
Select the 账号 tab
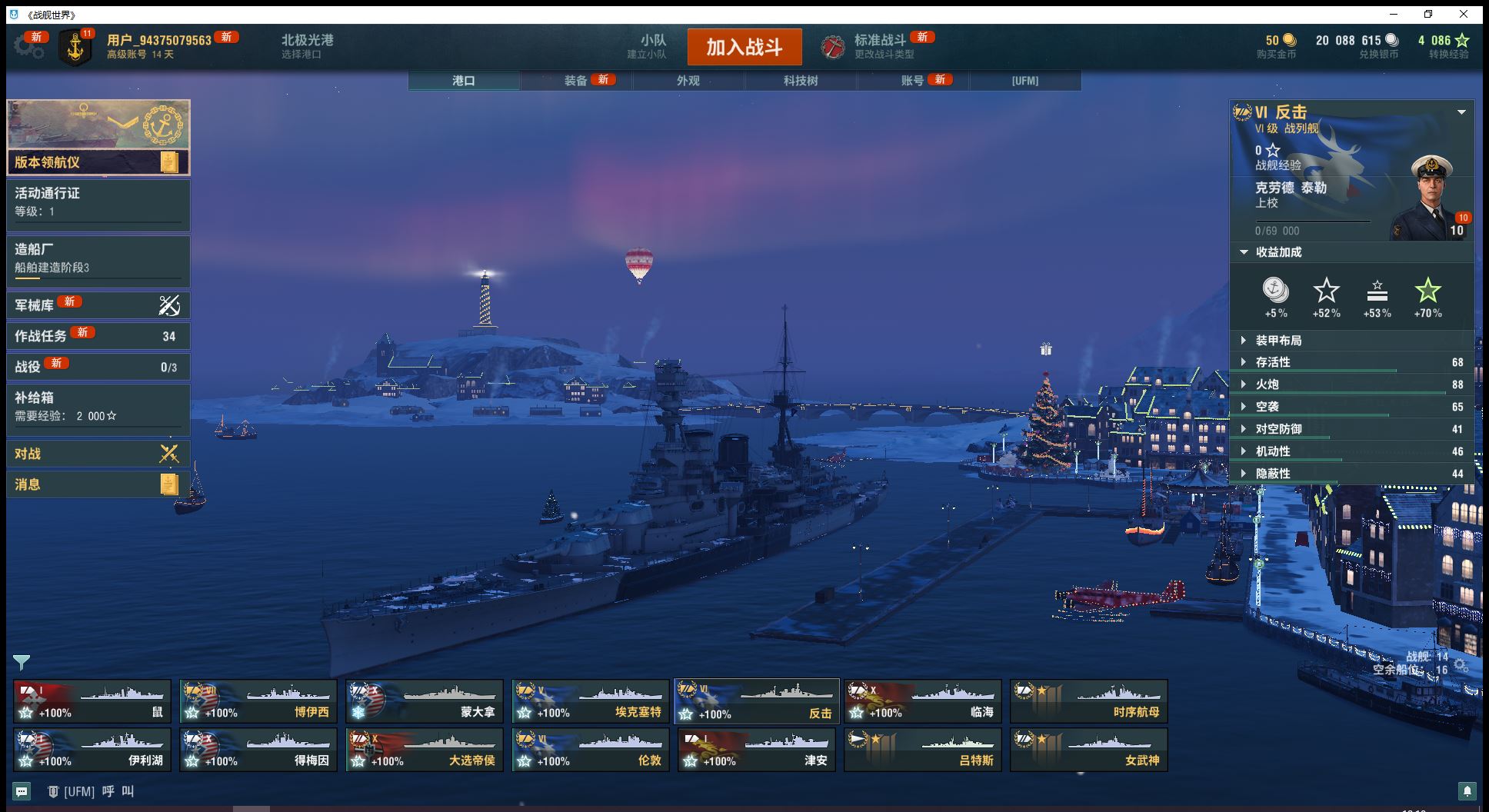[913, 81]
